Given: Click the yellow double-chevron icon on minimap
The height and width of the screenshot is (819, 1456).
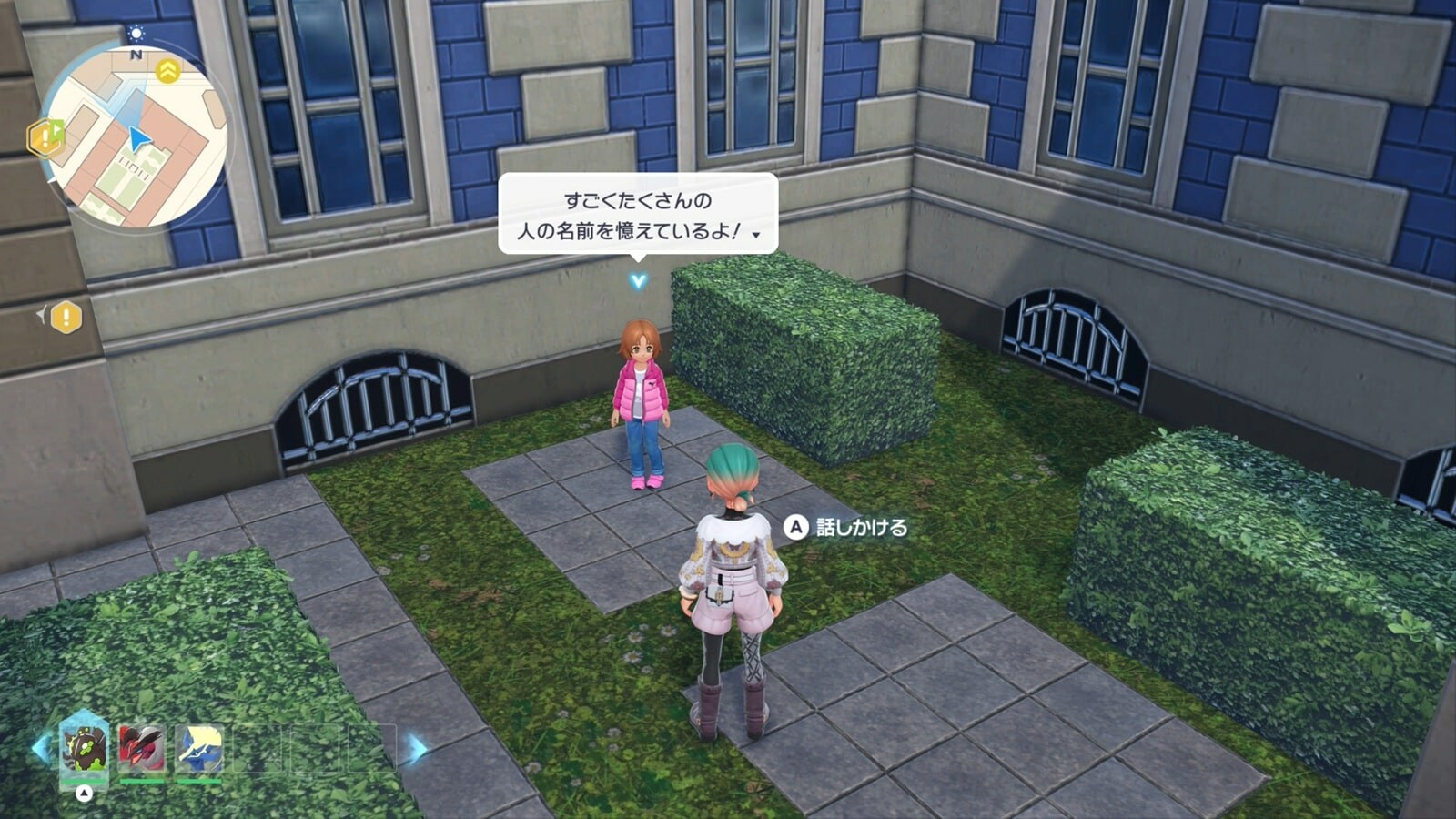Looking at the screenshot, I should coord(167,71).
